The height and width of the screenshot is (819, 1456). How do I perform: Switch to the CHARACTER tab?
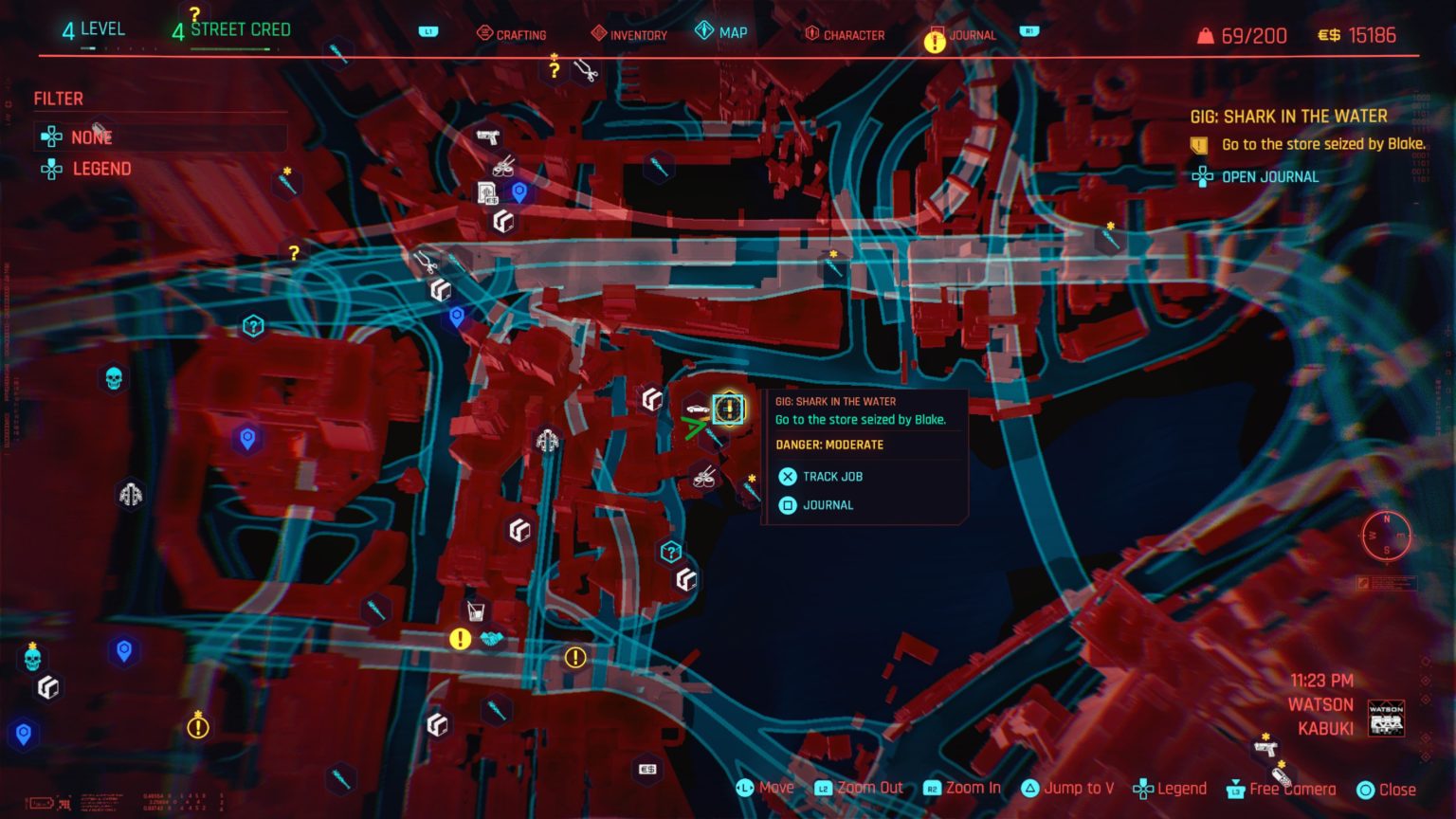pyautogui.click(x=852, y=34)
